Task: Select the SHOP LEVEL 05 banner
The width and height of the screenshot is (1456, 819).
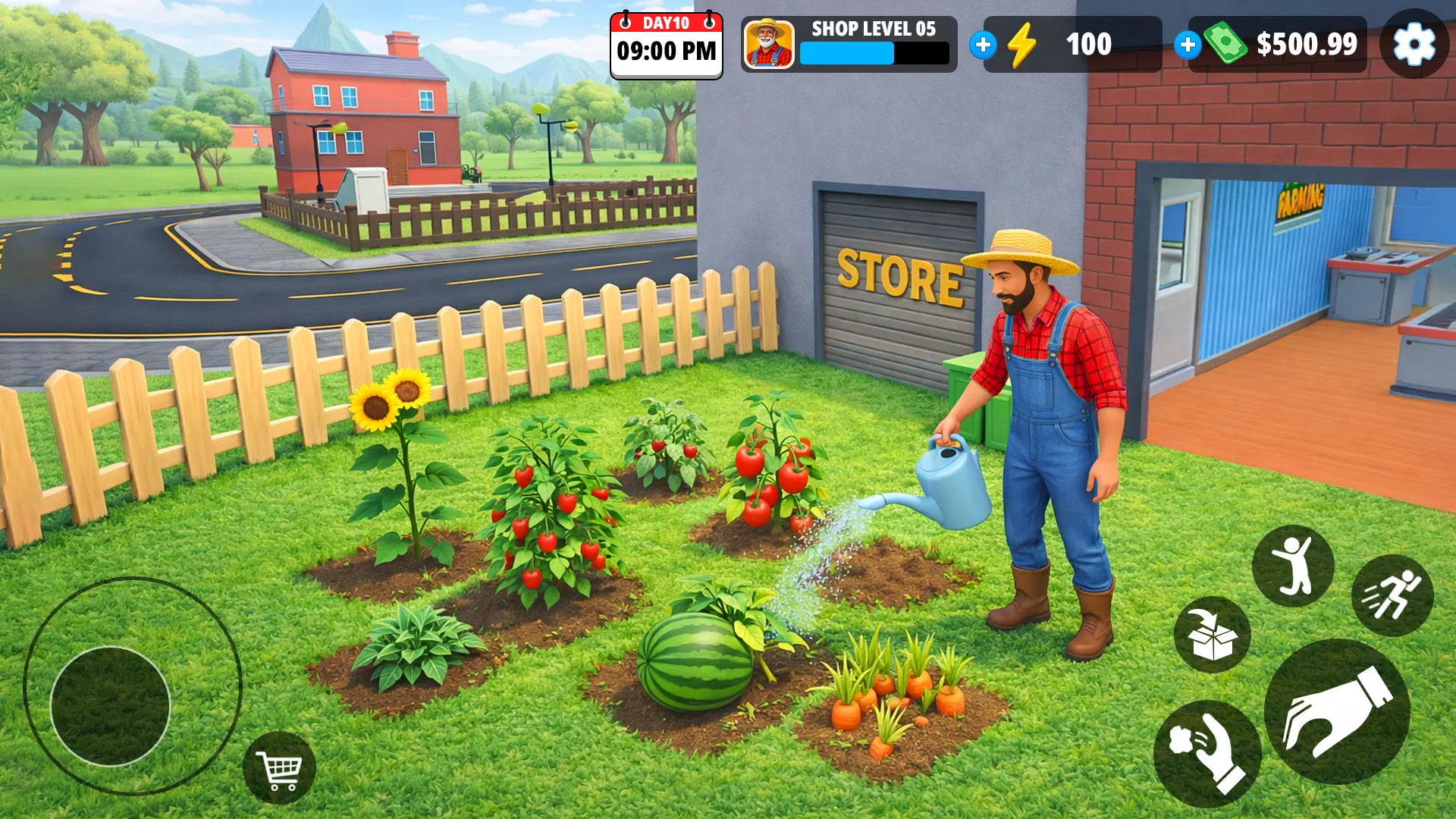Action: point(872,30)
